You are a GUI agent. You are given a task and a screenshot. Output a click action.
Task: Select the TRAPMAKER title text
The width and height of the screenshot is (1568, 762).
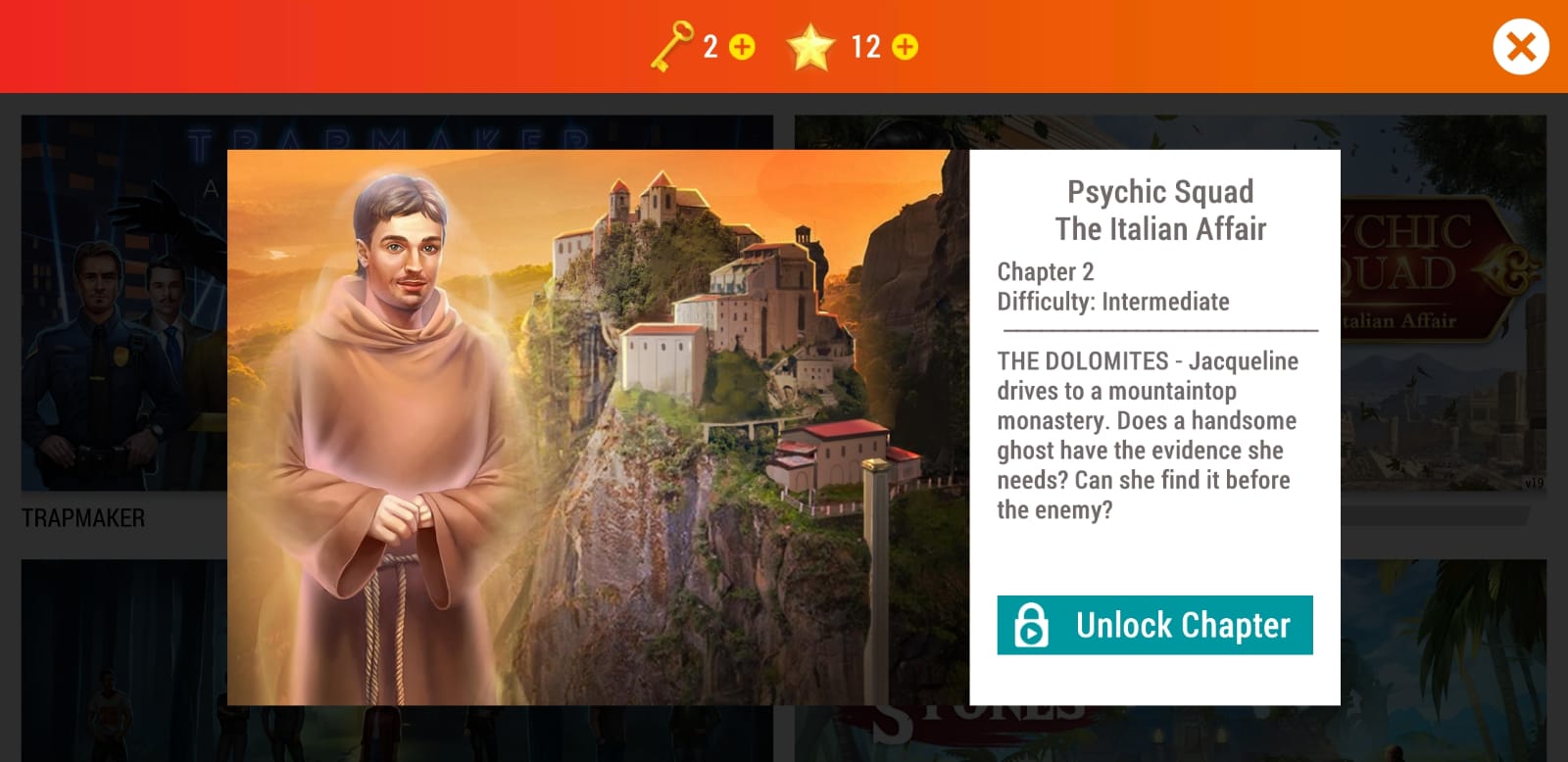(82, 518)
